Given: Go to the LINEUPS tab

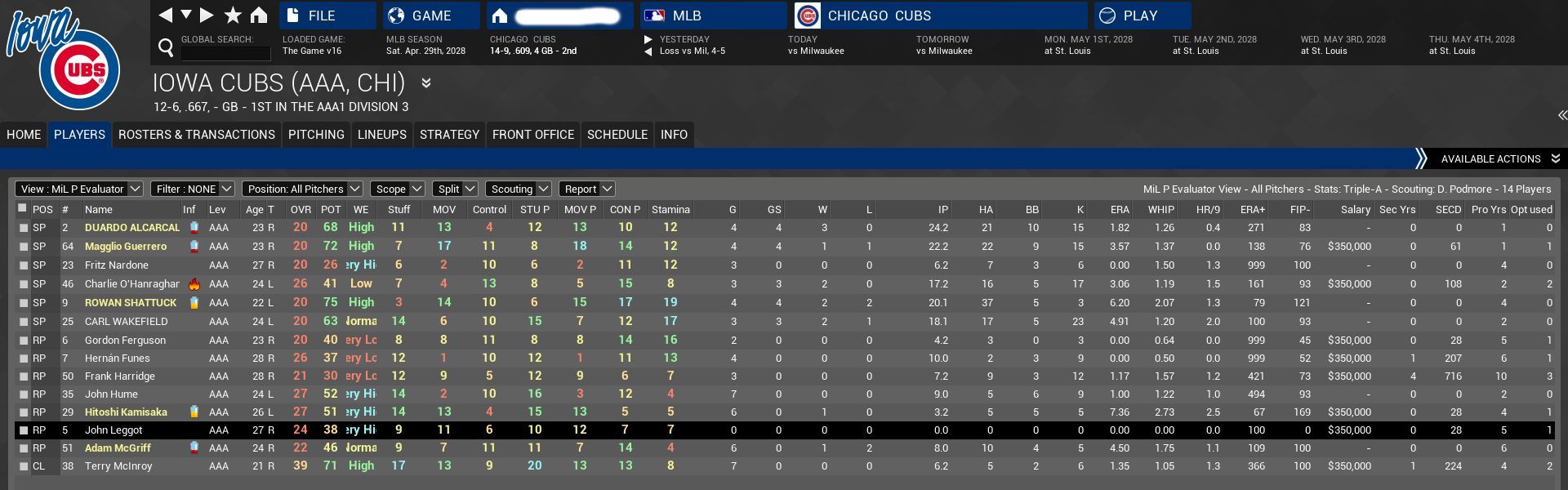Looking at the screenshot, I should (x=382, y=135).
